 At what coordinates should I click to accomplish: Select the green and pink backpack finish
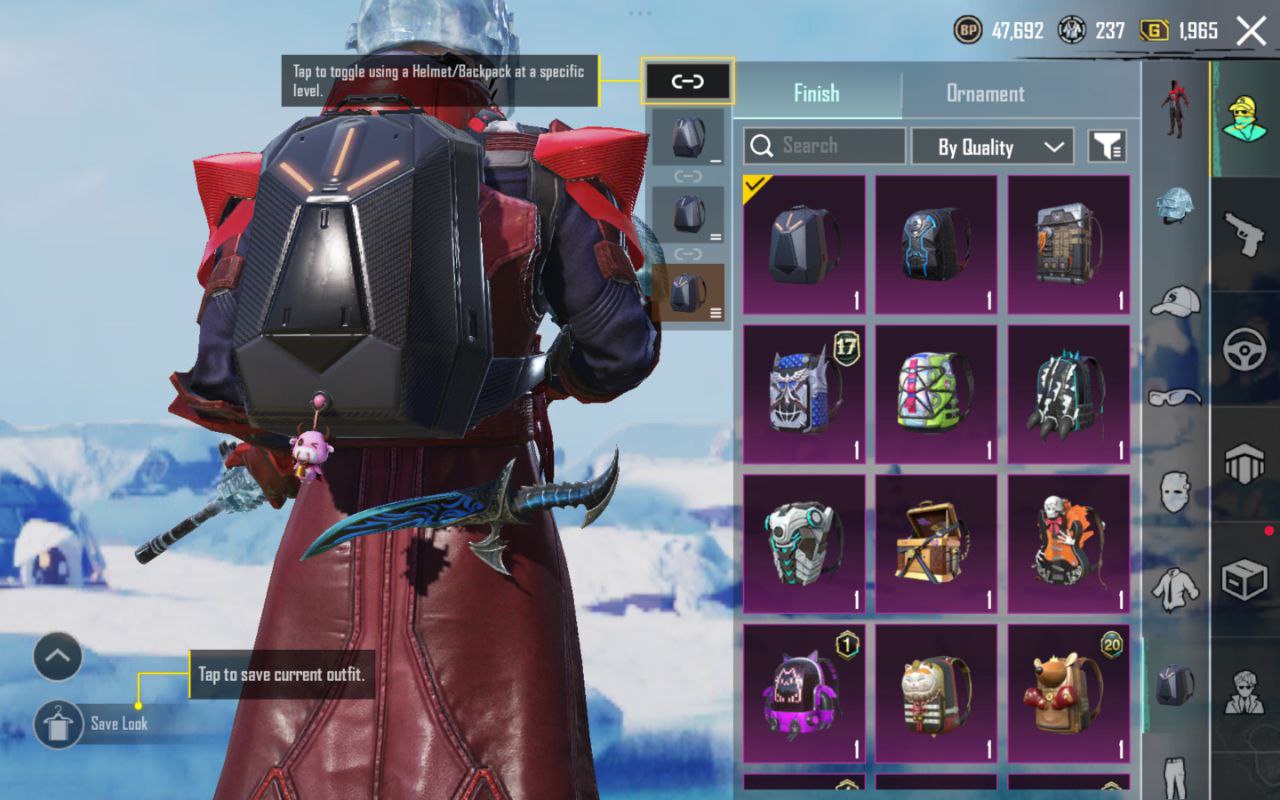pyautogui.click(x=936, y=394)
